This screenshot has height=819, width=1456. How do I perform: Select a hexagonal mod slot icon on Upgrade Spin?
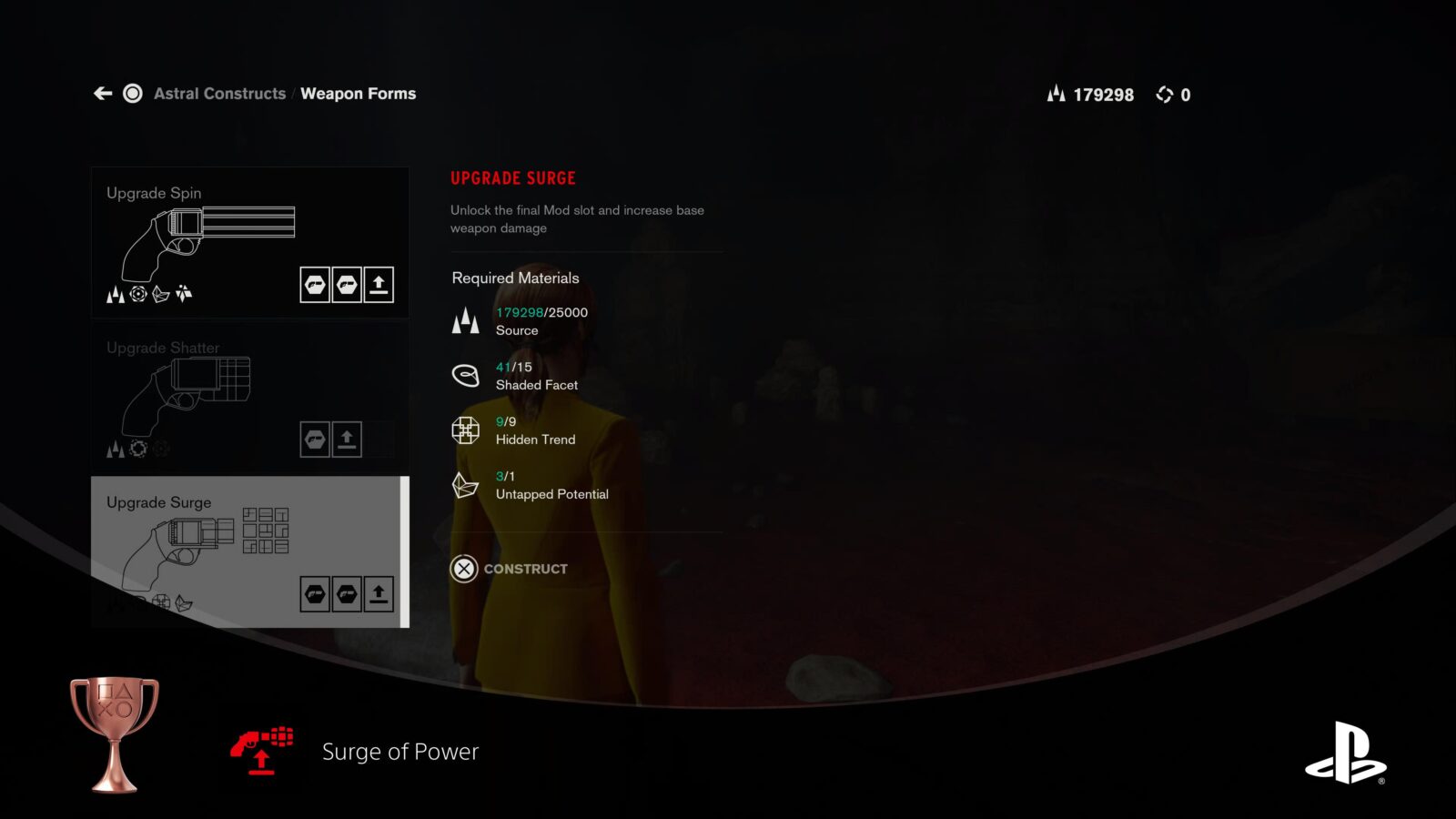pos(317,285)
